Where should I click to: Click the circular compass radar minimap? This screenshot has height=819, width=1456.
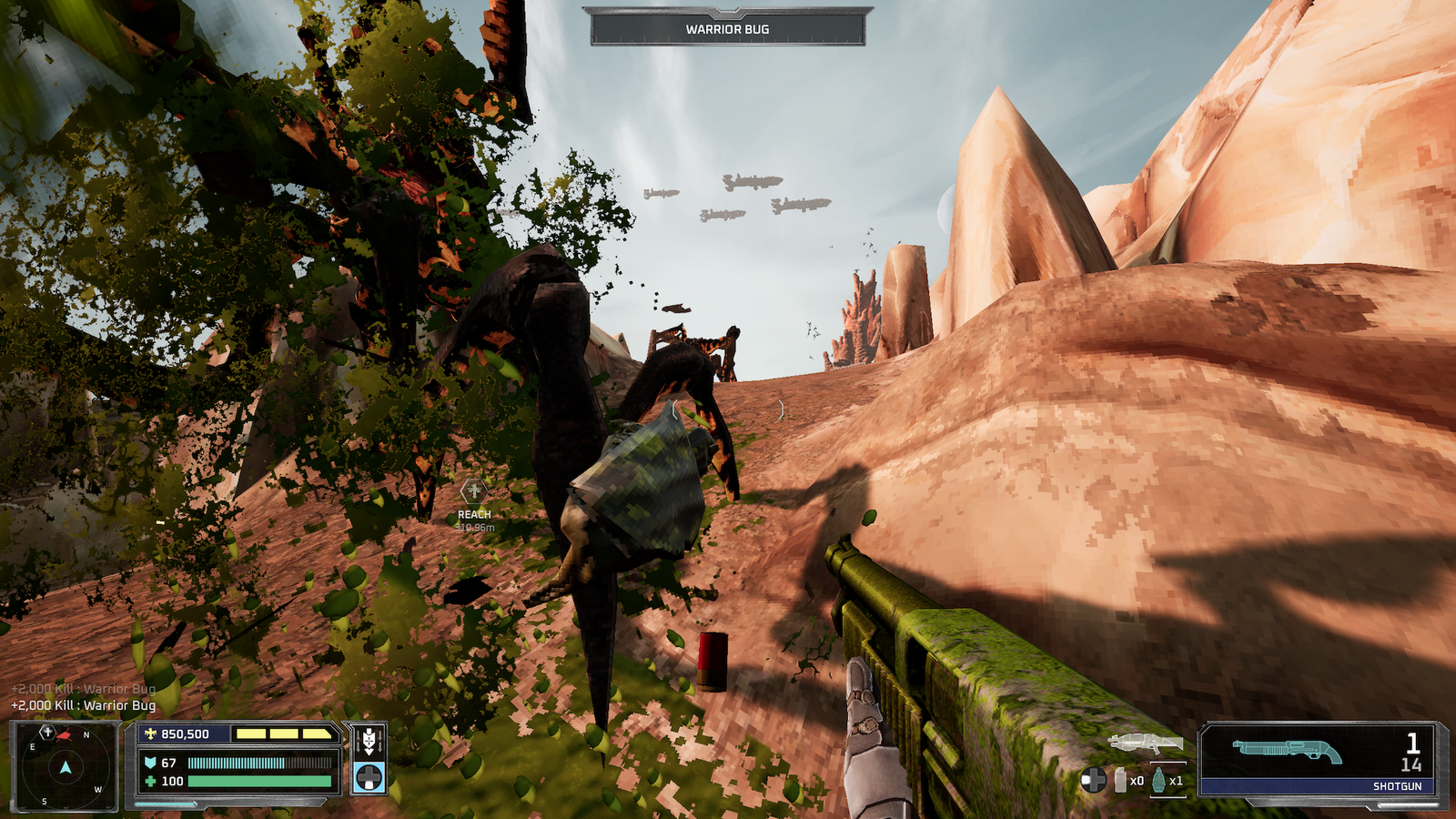(65, 768)
